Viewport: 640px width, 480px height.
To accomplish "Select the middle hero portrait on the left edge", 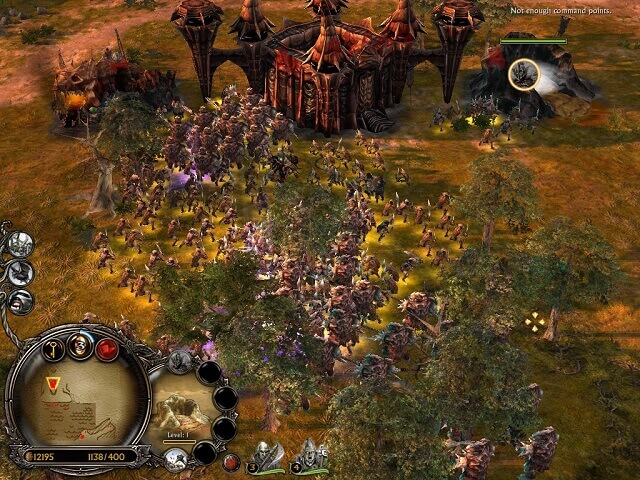I will coord(20,273).
